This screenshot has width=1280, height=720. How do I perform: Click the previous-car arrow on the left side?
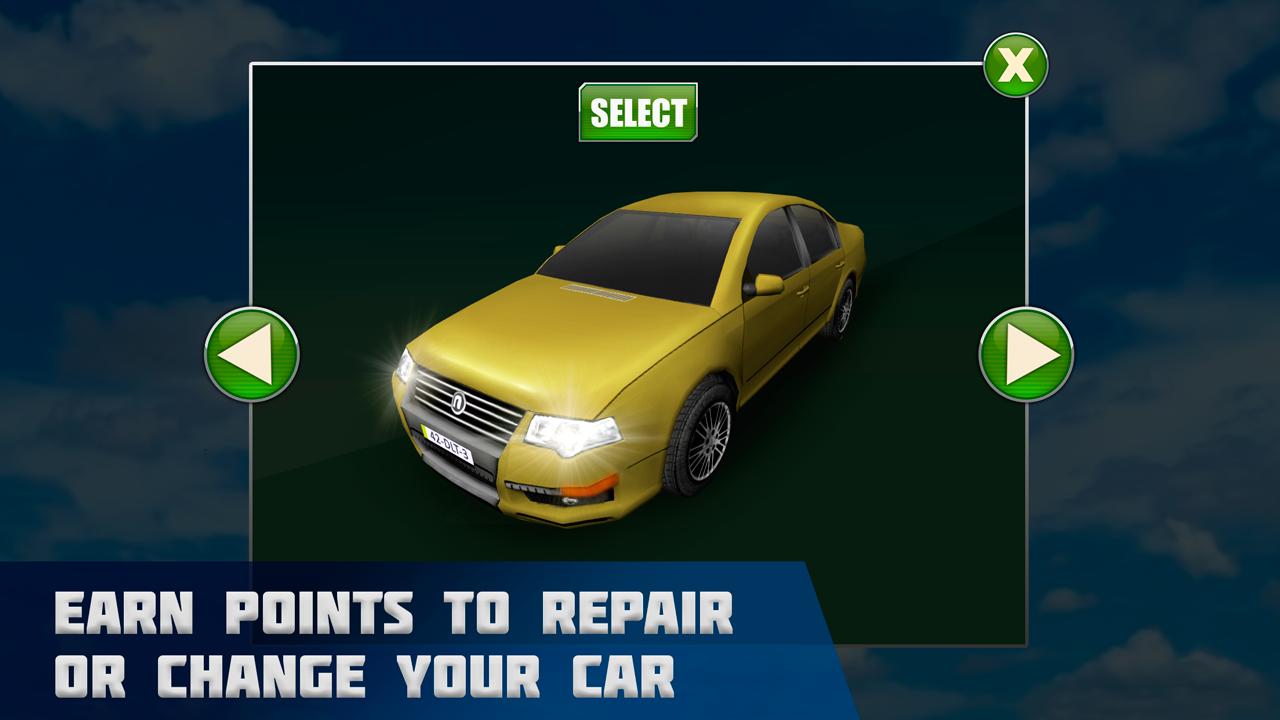pyautogui.click(x=254, y=355)
